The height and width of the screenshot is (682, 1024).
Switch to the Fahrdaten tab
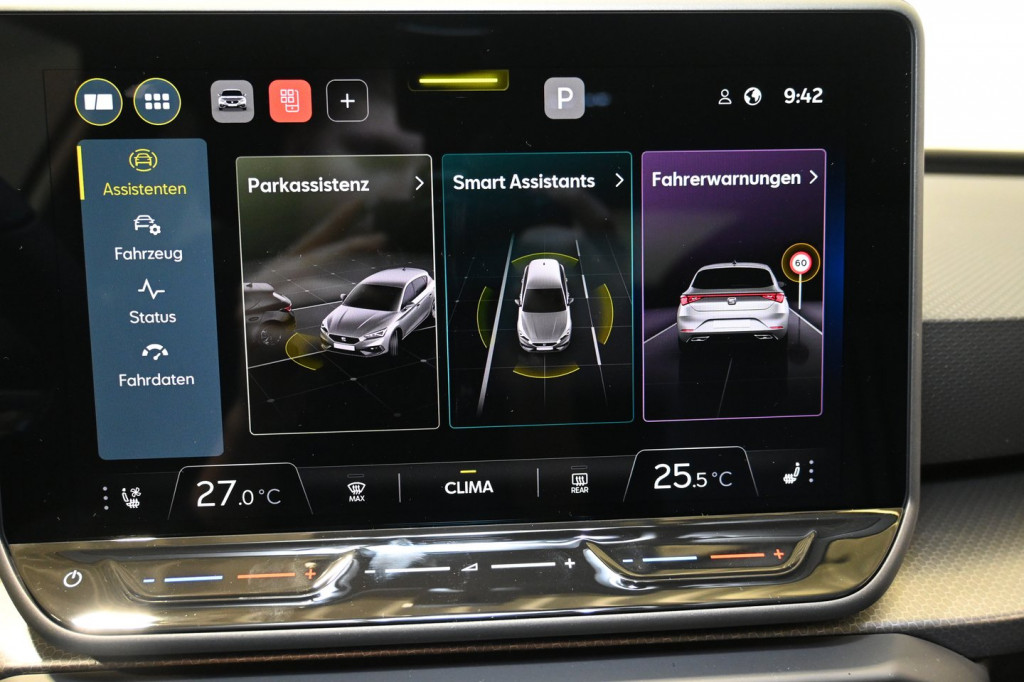click(155, 365)
